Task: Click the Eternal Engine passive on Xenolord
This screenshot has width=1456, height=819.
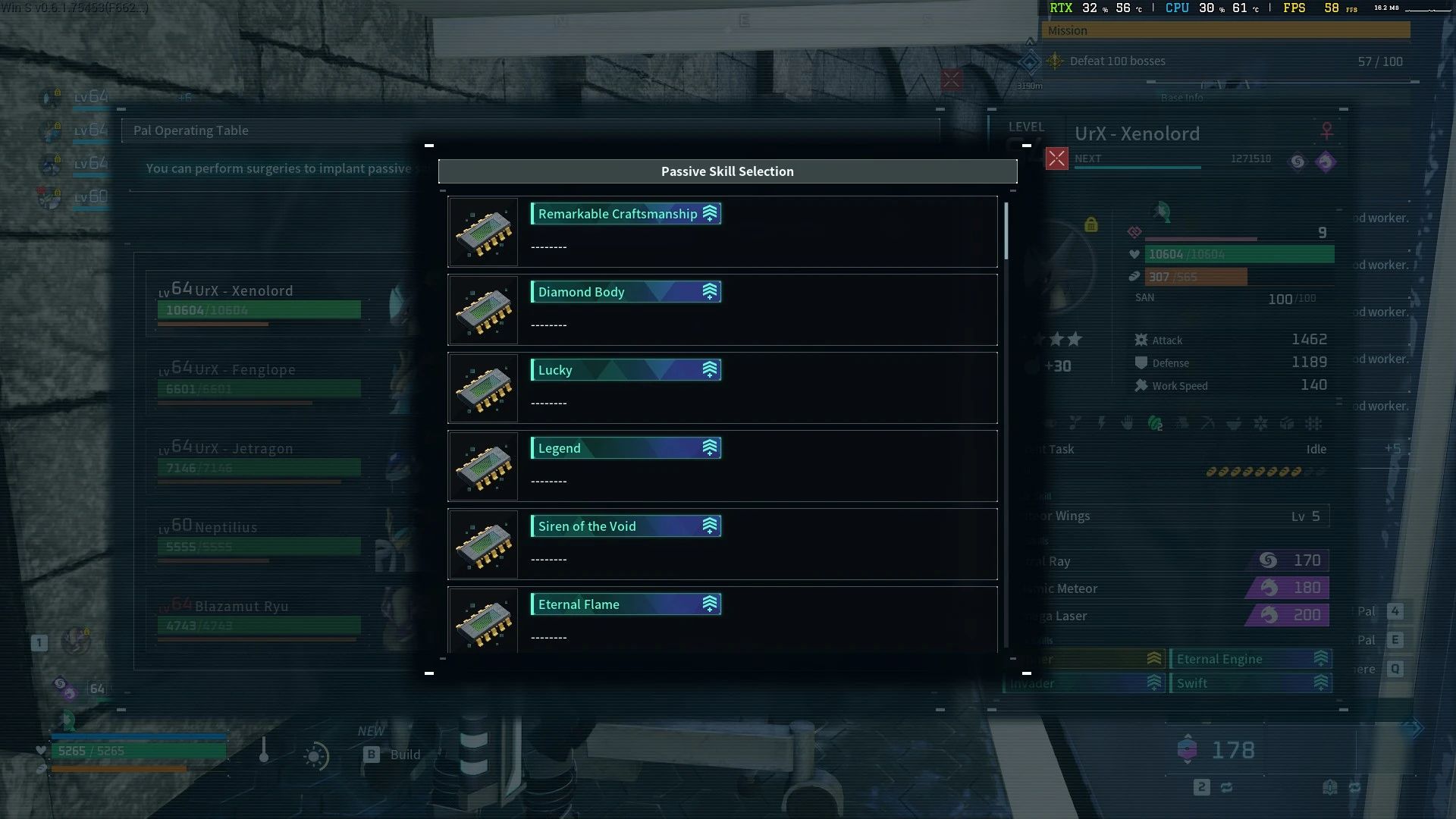Action: point(1249,659)
